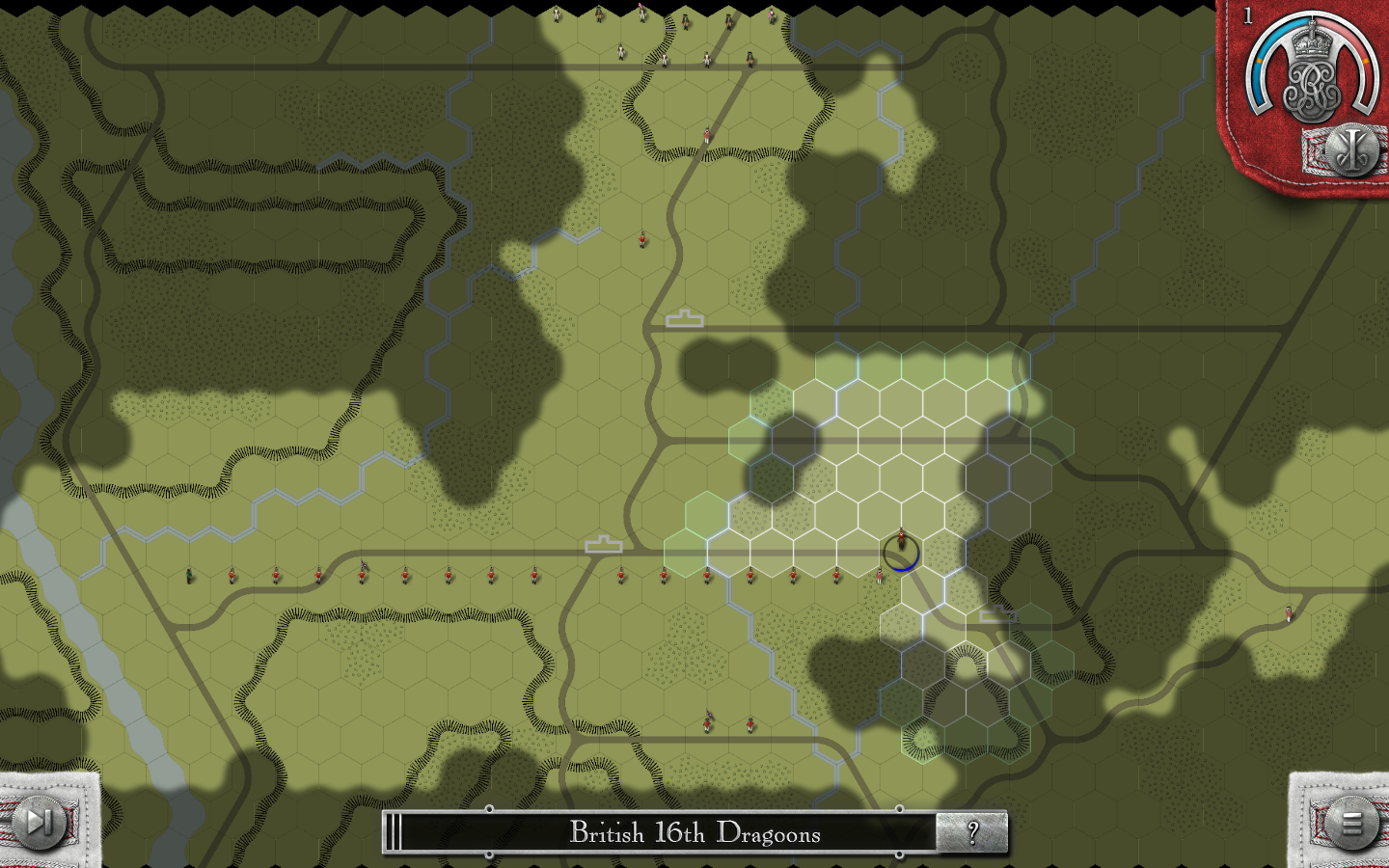This screenshot has width=1389, height=868.
Task: Click the green-jacketed rifleman at the line's left end
Action: pos(189,577)
